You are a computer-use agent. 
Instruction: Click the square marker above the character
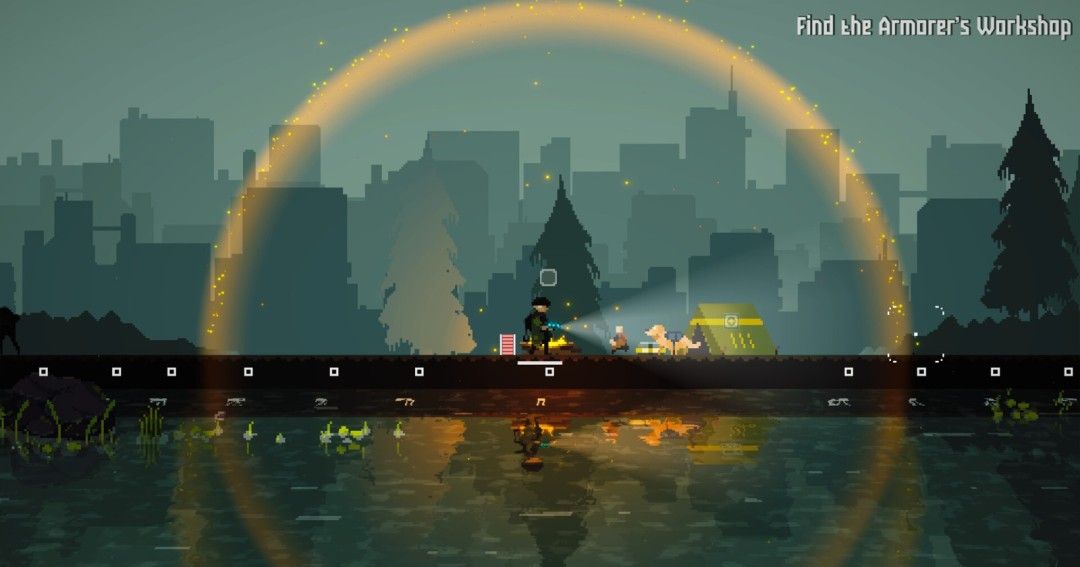pyautogui.click(x=548, y=277)
